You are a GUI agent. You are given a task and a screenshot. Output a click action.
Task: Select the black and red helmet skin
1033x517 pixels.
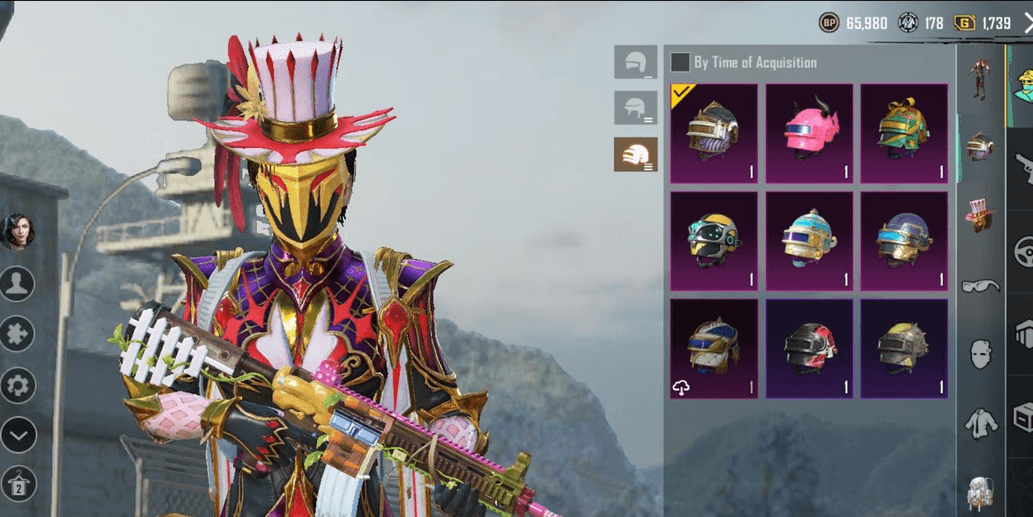pos(809,349)
